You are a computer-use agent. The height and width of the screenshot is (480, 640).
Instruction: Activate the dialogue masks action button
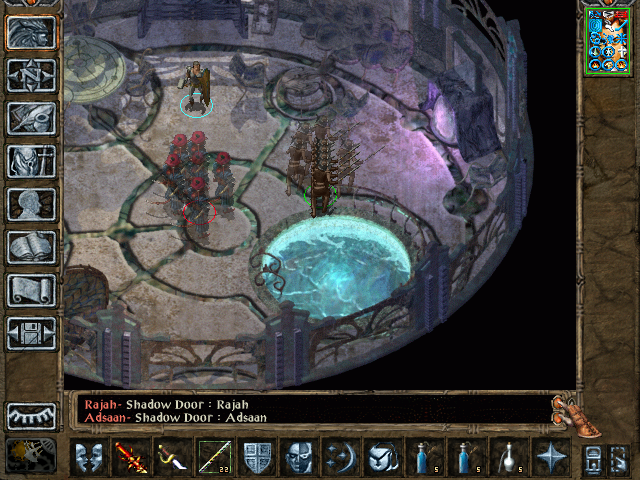coord(89,458)
